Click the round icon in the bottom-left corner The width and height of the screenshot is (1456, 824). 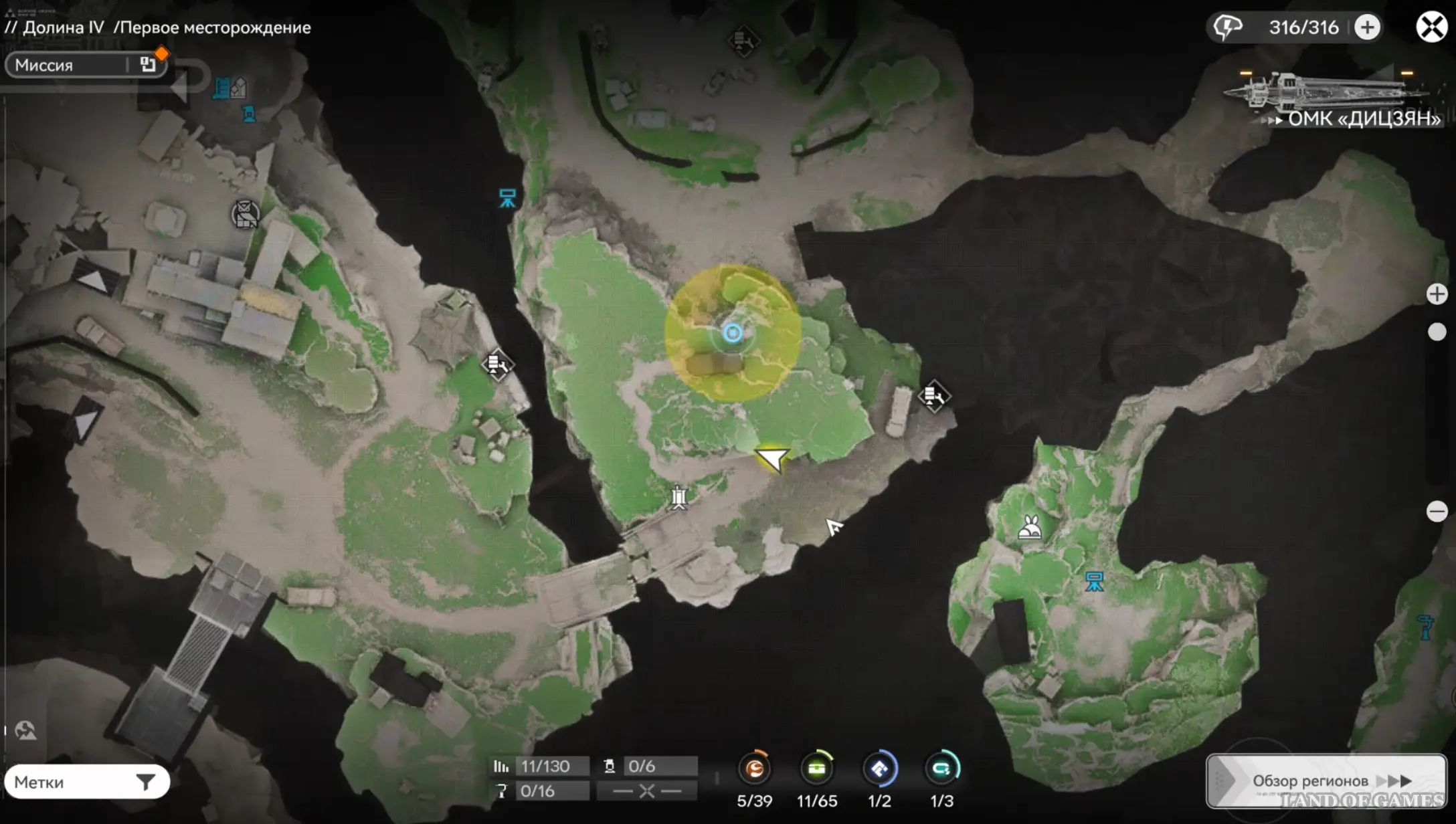click(x=25, y=730)
